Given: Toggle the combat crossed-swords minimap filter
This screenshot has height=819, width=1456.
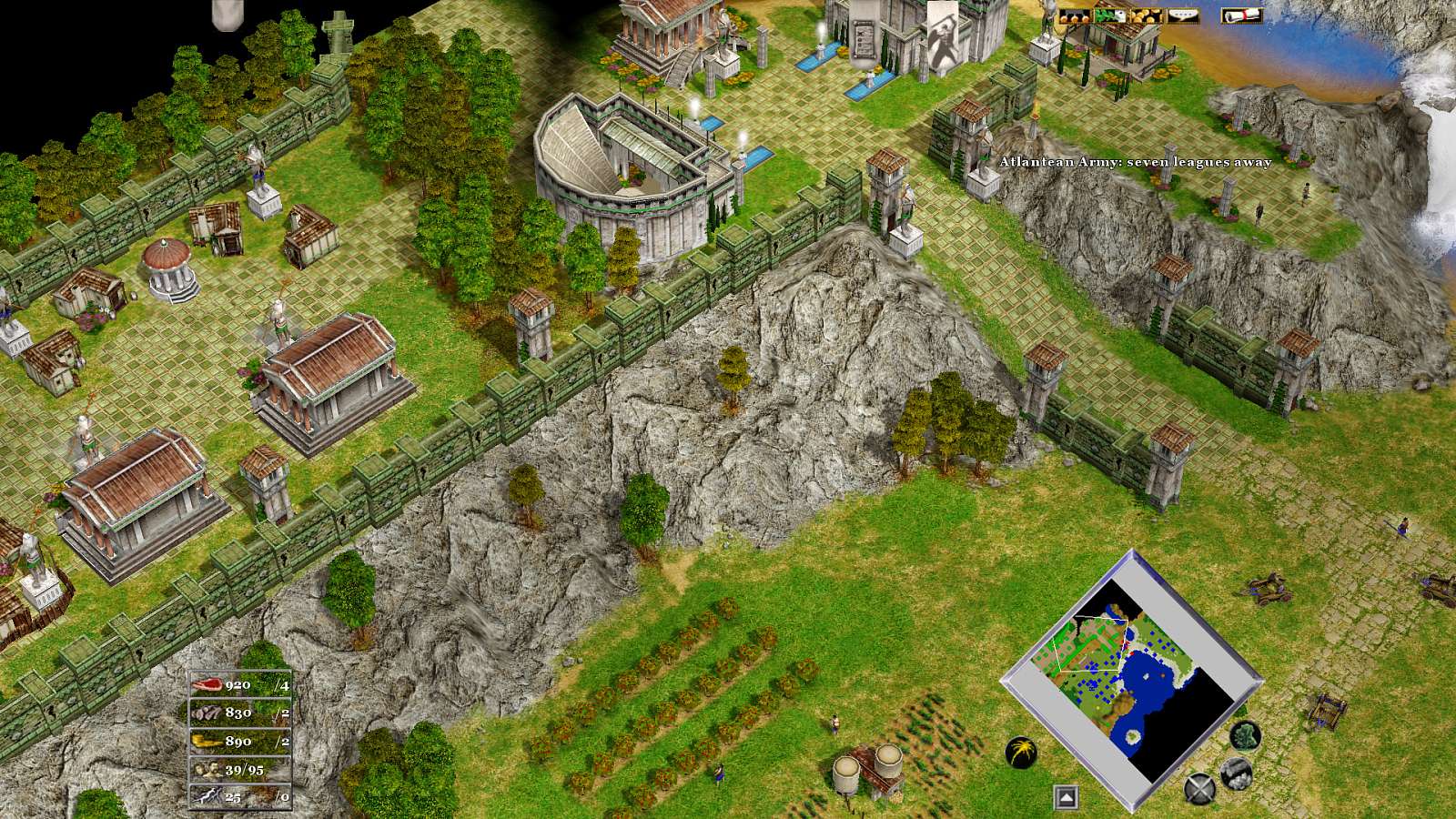Looking at the screenshot, I should point(1198,787).
